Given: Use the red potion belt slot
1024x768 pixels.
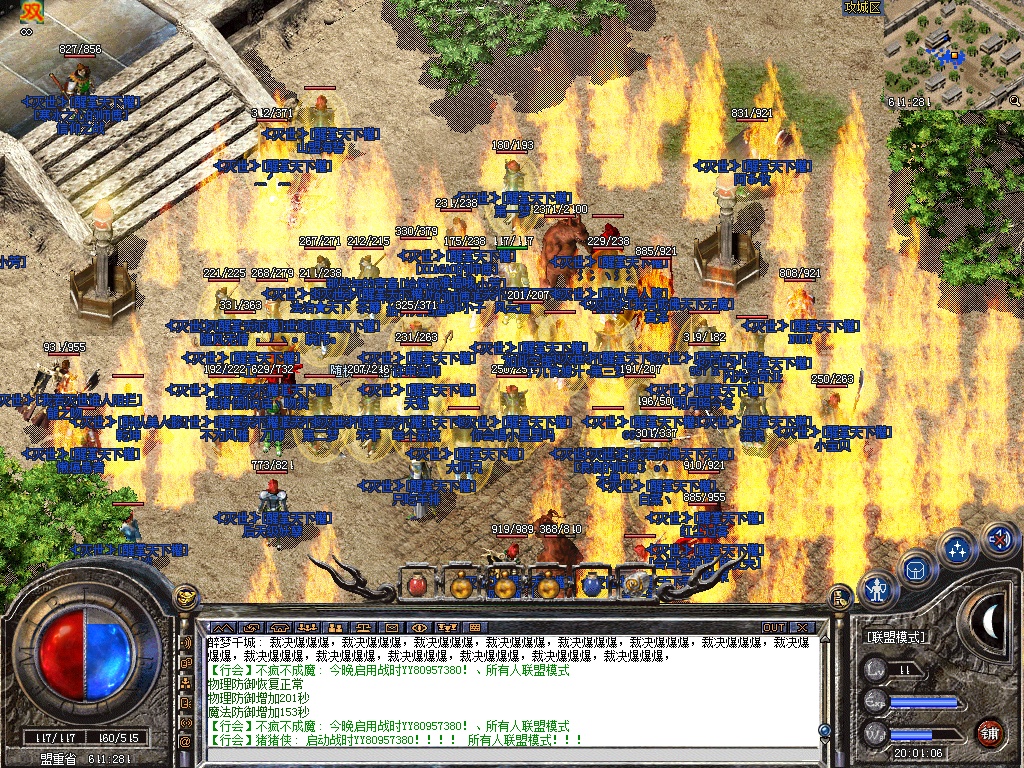Looking at the screenshot, I should [418, 584].
